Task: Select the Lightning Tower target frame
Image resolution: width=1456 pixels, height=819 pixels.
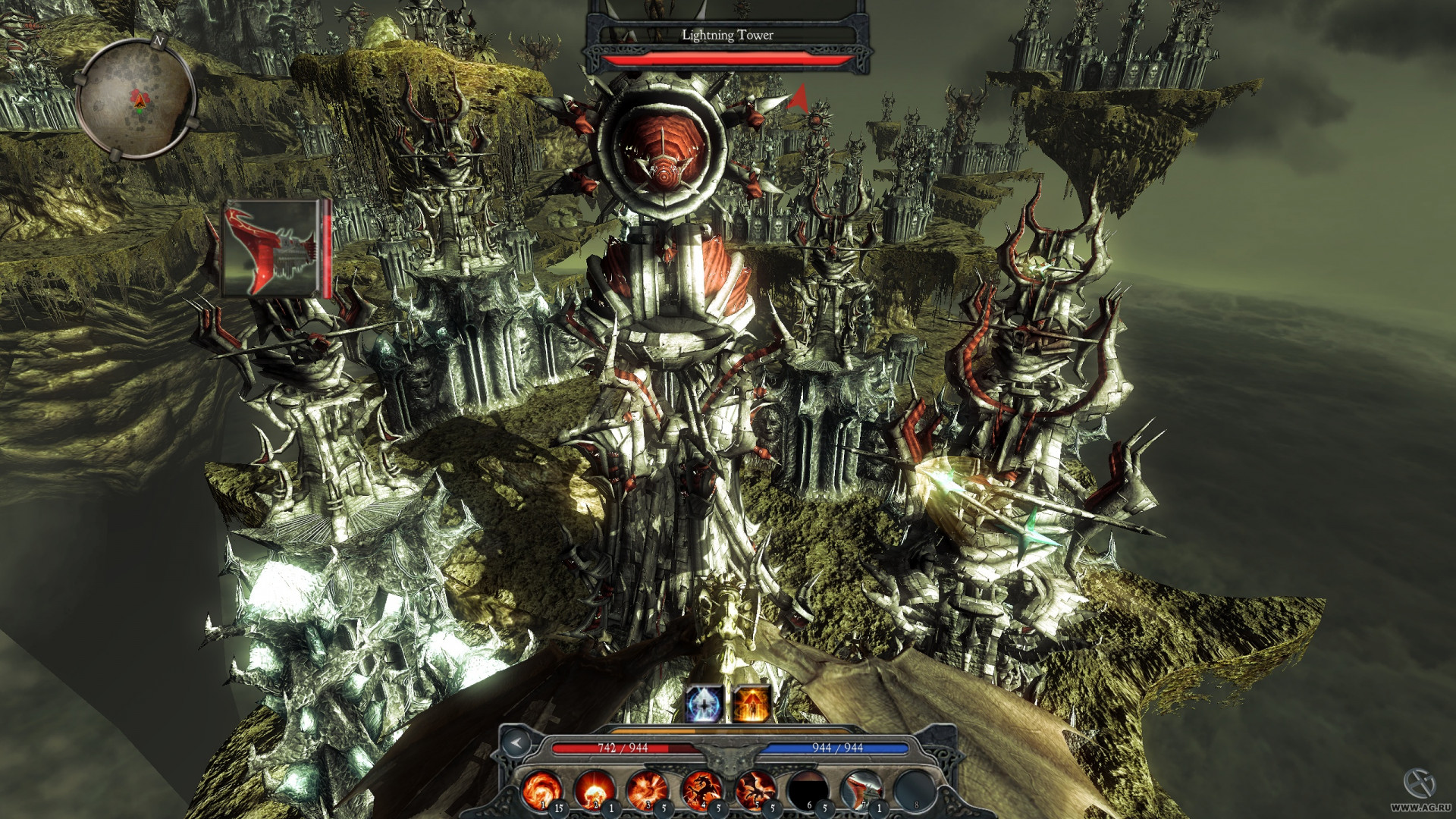Action: pyautogui.click(x=727, y=36)
